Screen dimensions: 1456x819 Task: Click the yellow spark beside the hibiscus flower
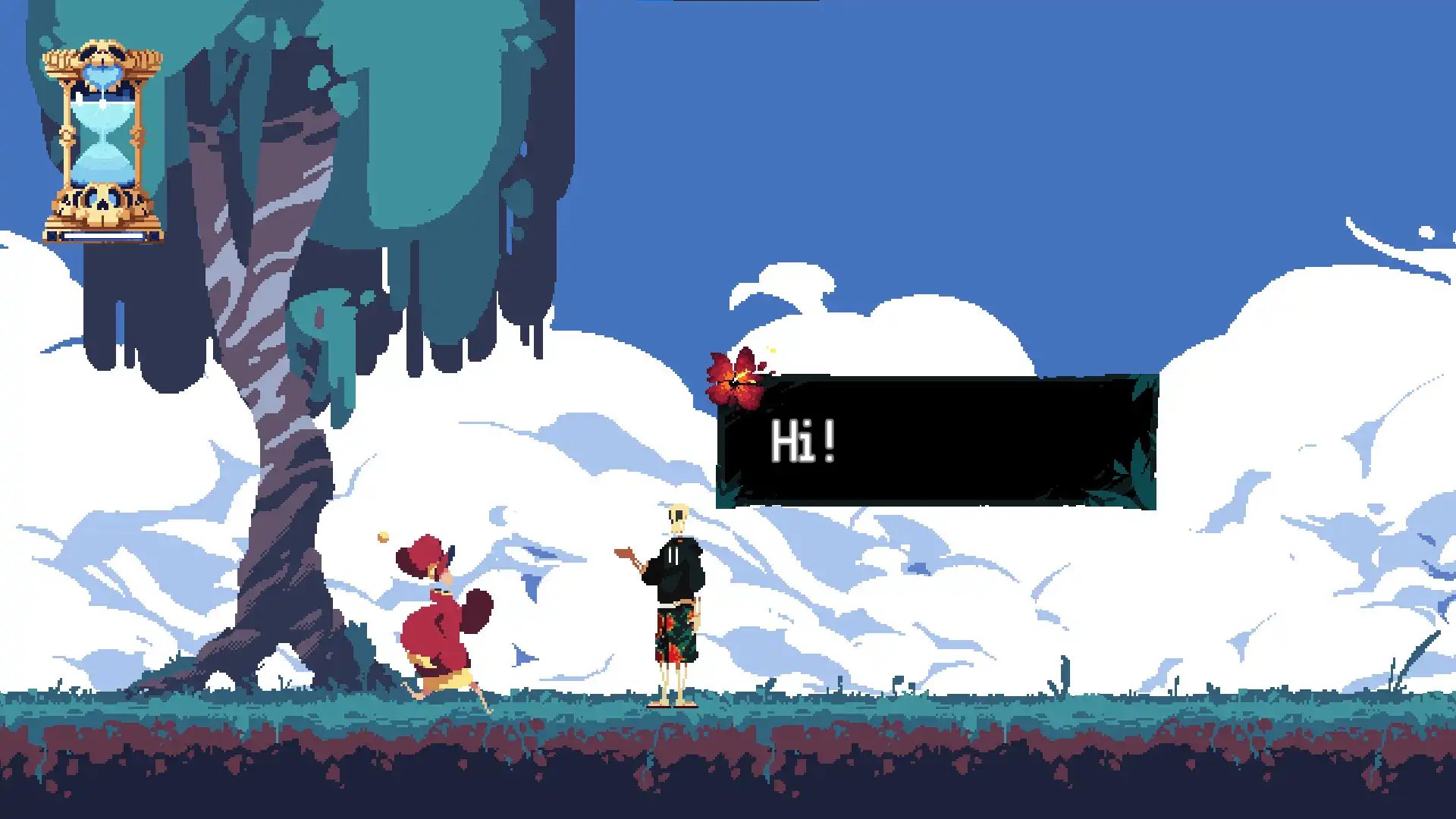point(773,350)
